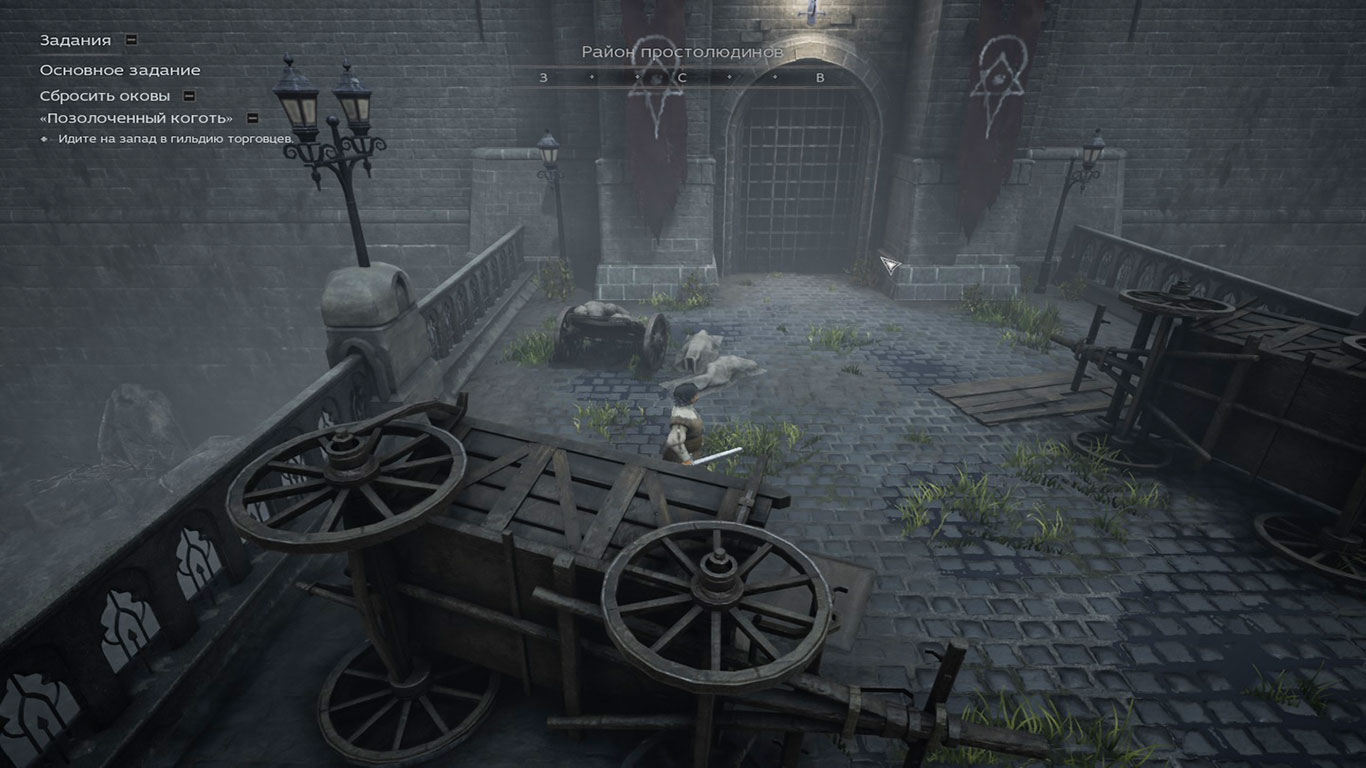Click the compass bar's north marker
1366x768 pixels.
point(682,77)
